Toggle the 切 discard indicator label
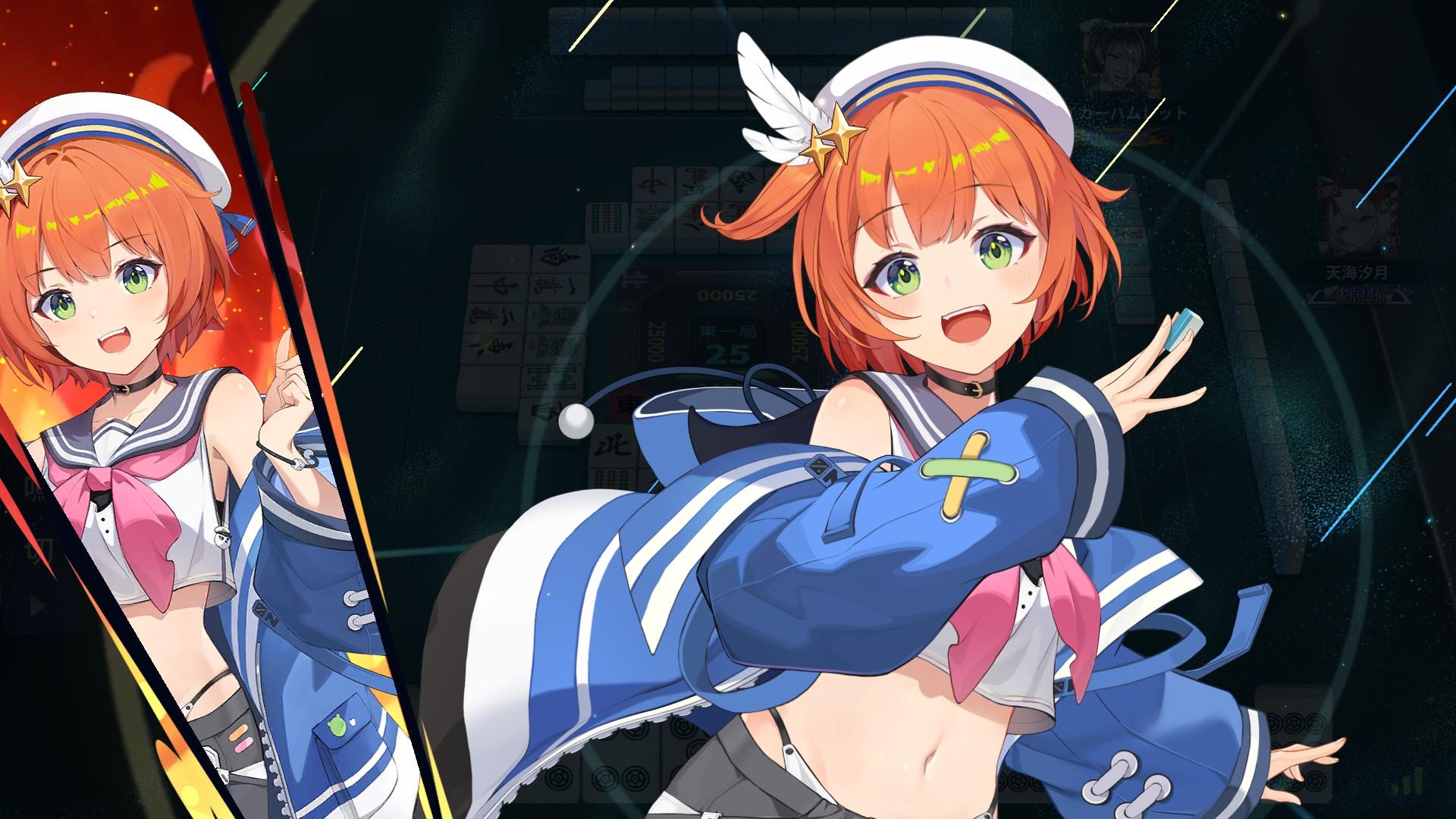Image resolution: width=1456 pixels, height=819 pixels. (37, 550)
